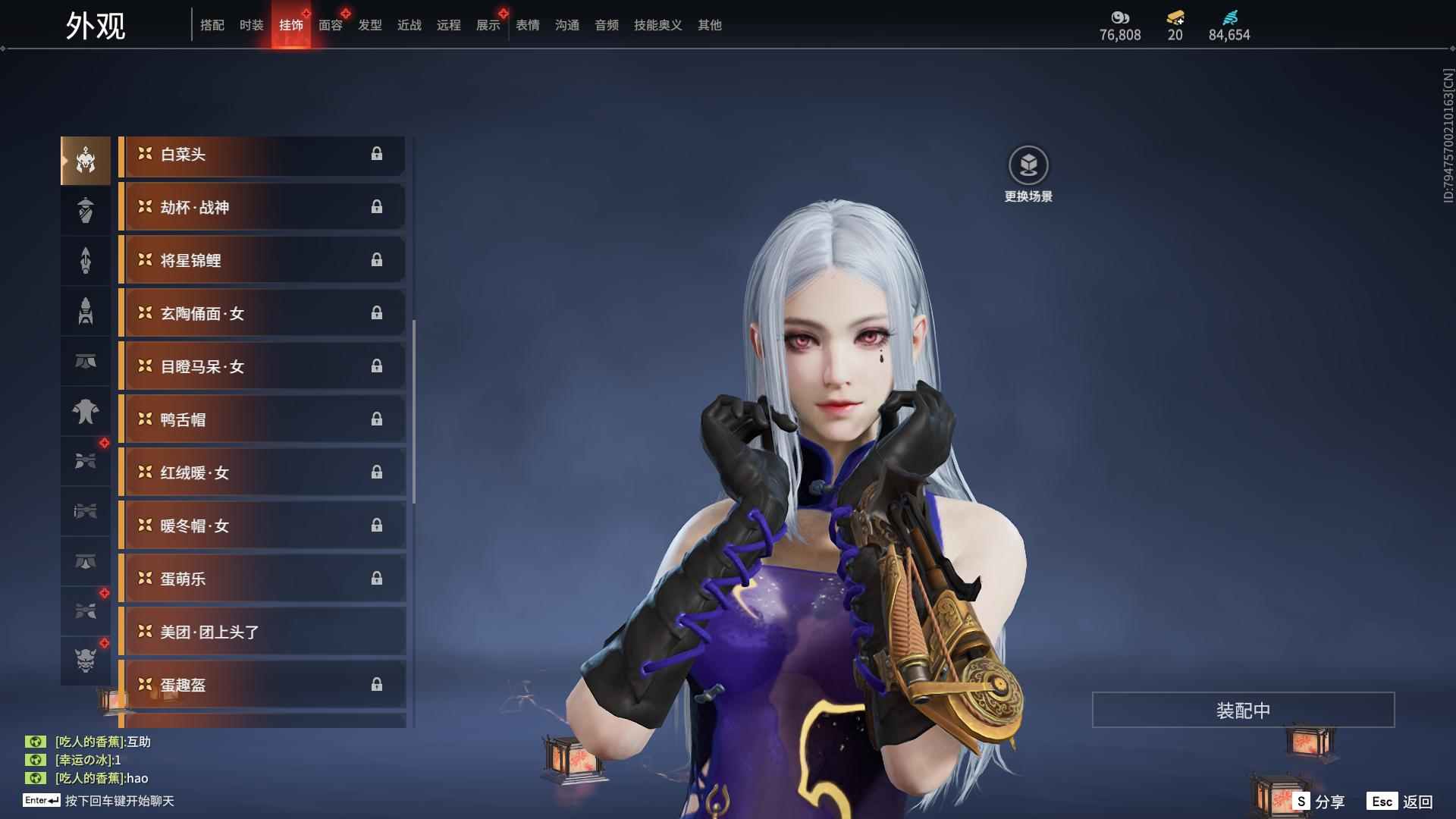Select the 面容 tab

[x=331, y=25]
